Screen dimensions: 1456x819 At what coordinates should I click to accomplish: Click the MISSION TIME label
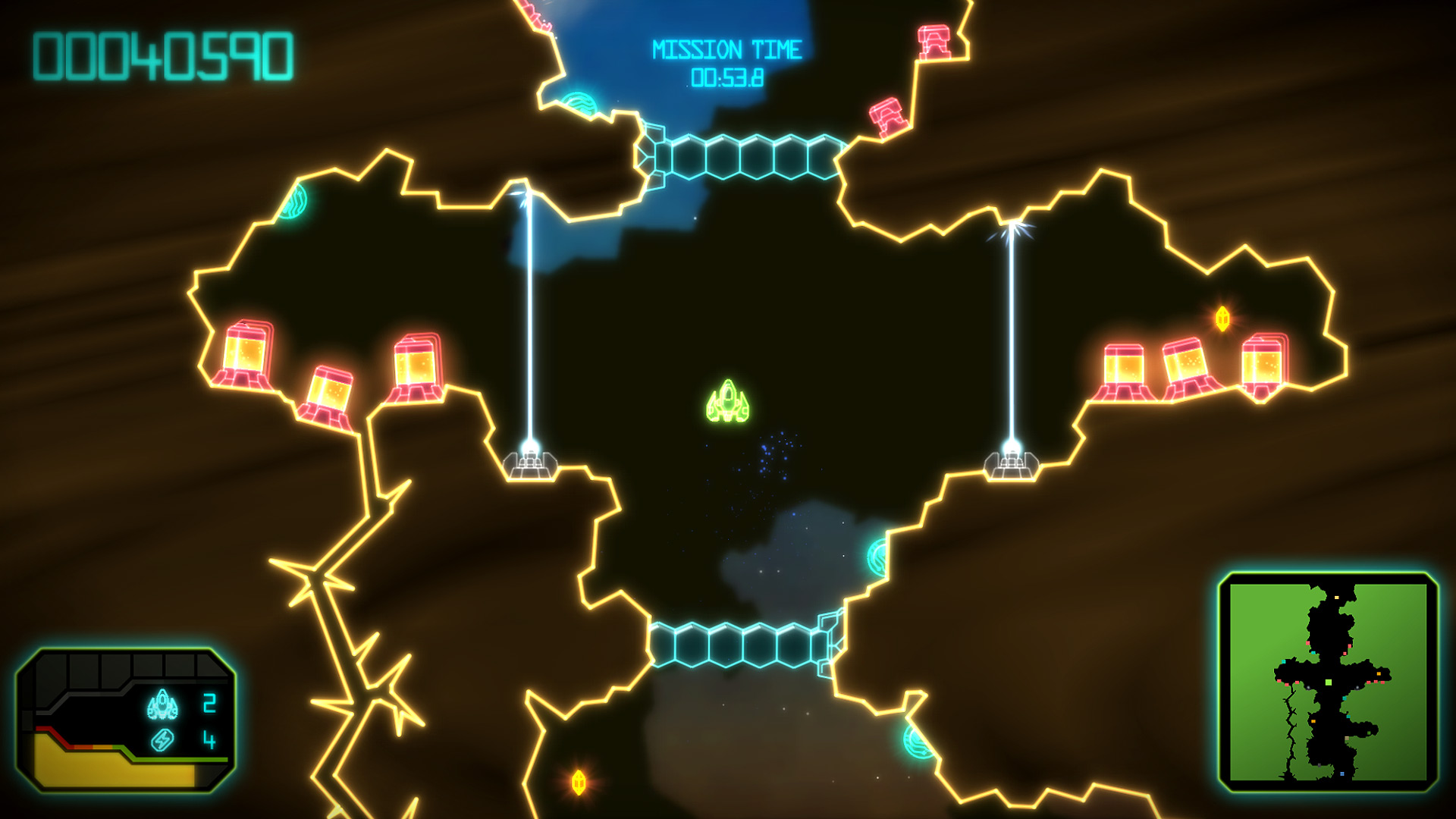(x=726, y=49)
